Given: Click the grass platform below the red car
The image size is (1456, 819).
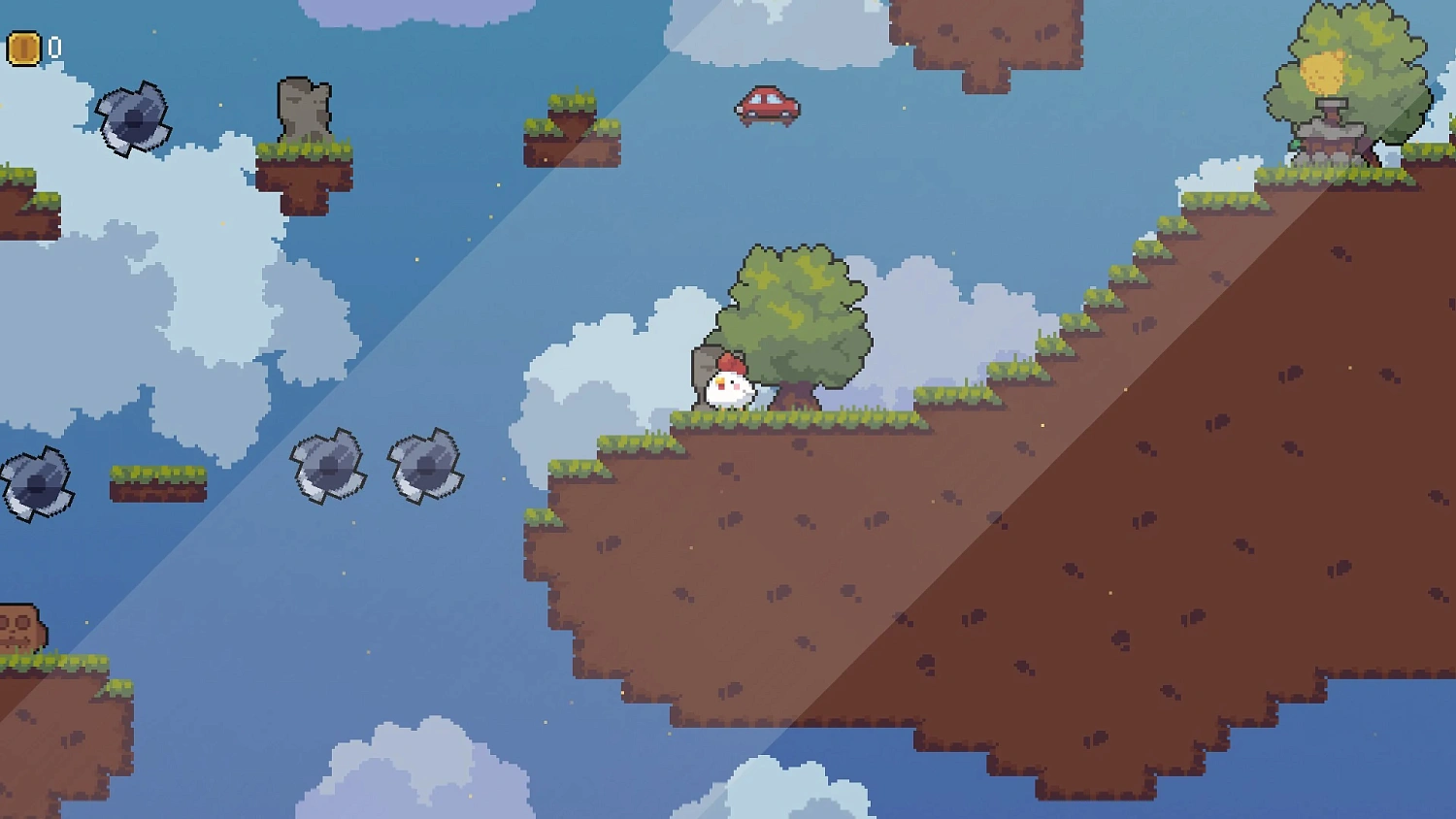Looking at the screenshot, I should point(573,139).
